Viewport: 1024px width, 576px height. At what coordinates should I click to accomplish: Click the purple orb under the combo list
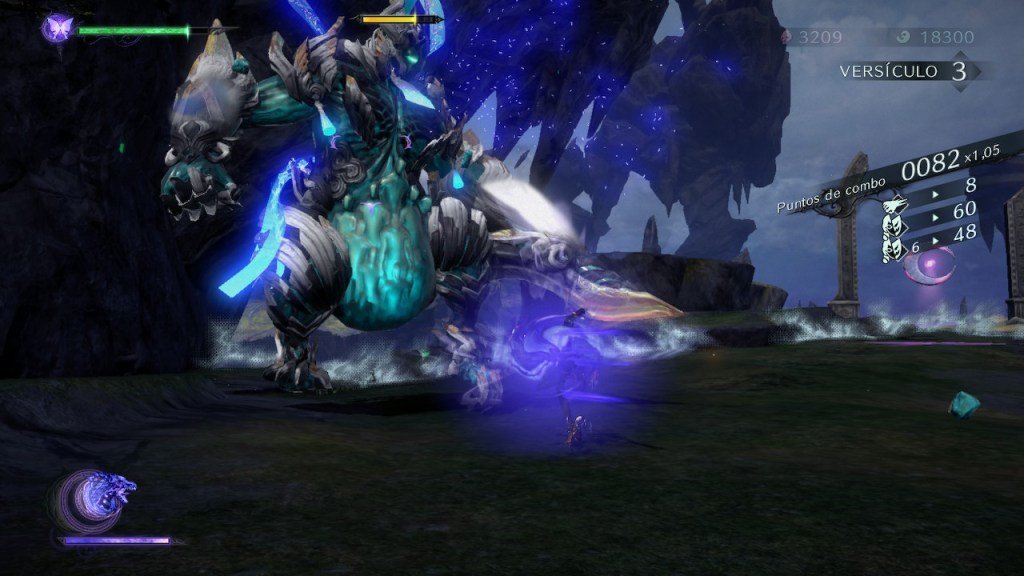tap(932, 268)
